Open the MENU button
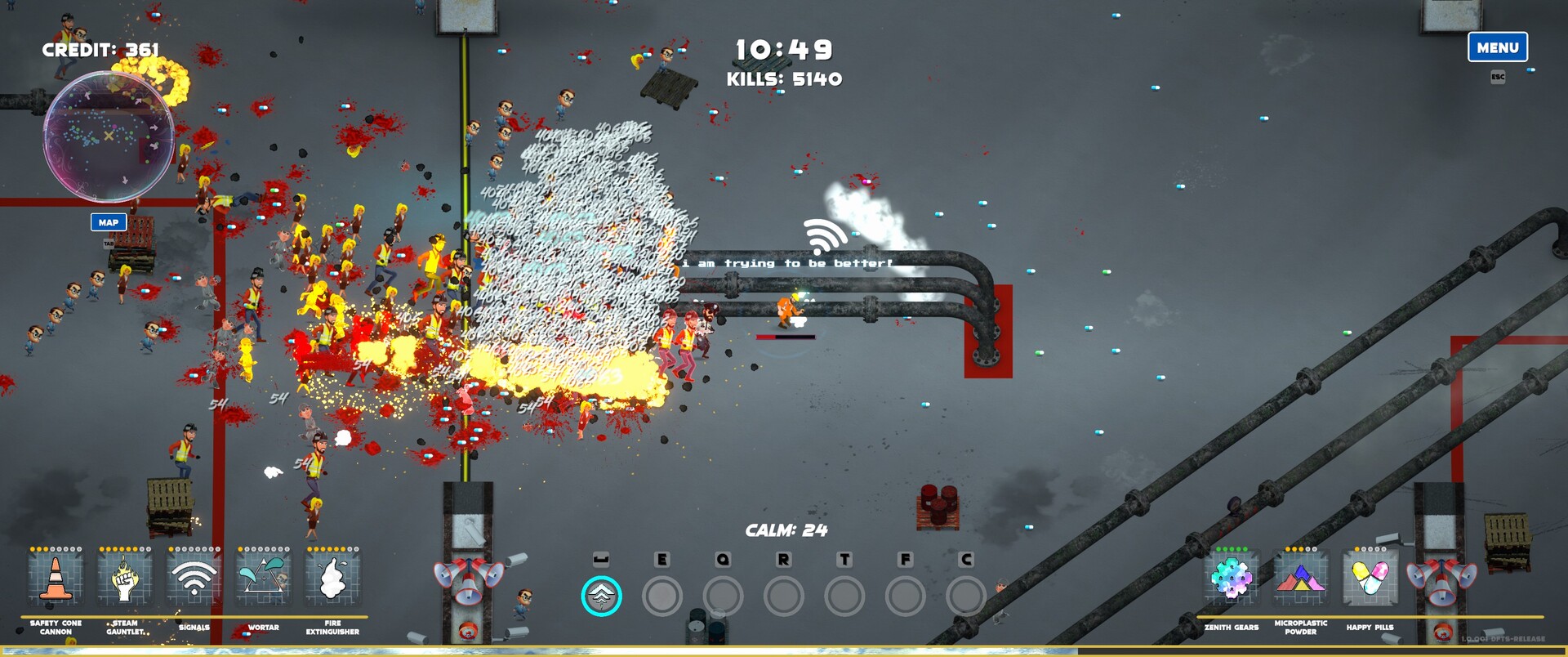 pos(1497,47)
